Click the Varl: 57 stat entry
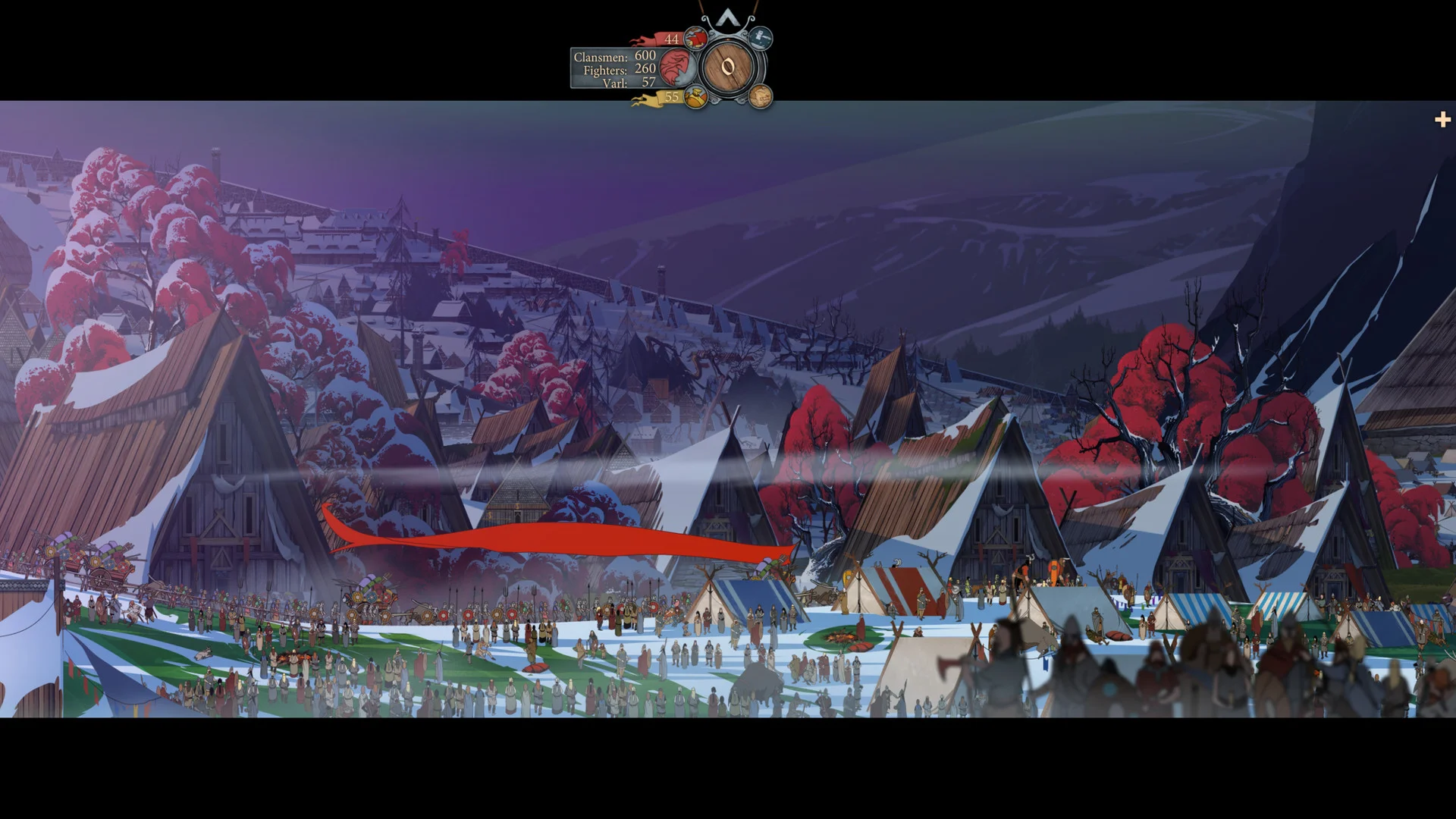Image resolution: width=1456 pixels, height=819 pixels. [x=616, y=83]
